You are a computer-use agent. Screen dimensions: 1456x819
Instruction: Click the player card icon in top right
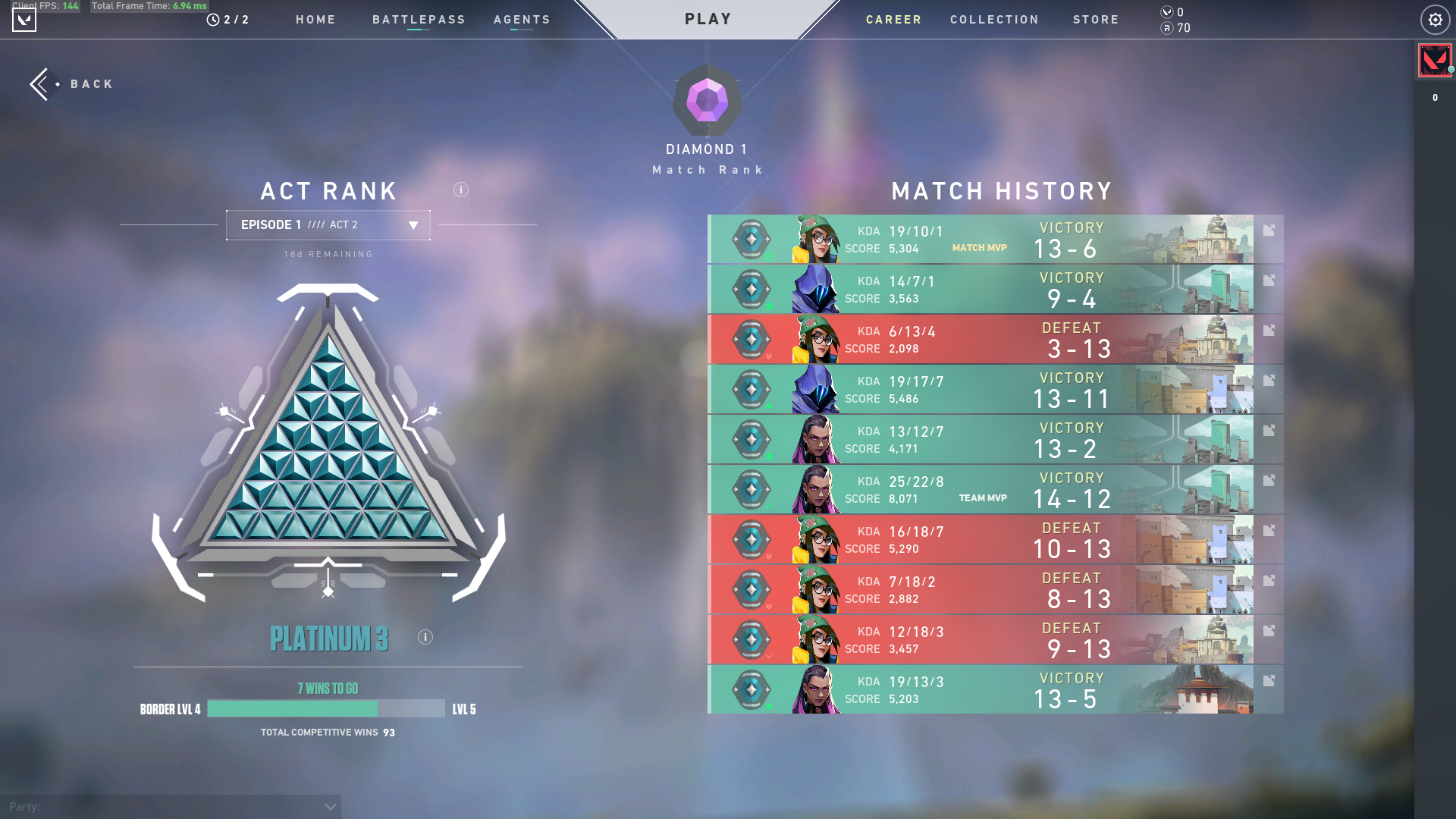tap(1434, 60)
